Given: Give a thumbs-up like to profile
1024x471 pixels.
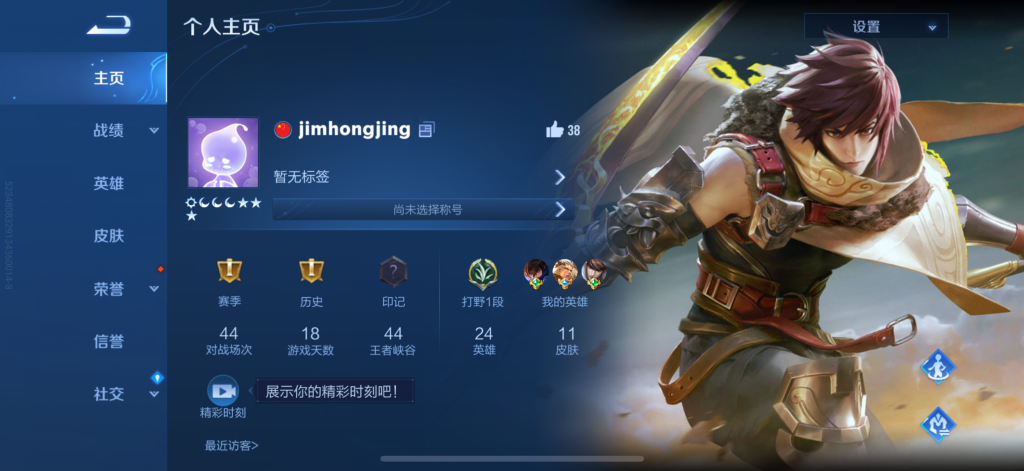Looking at the screenshot, I should (555, 130).
